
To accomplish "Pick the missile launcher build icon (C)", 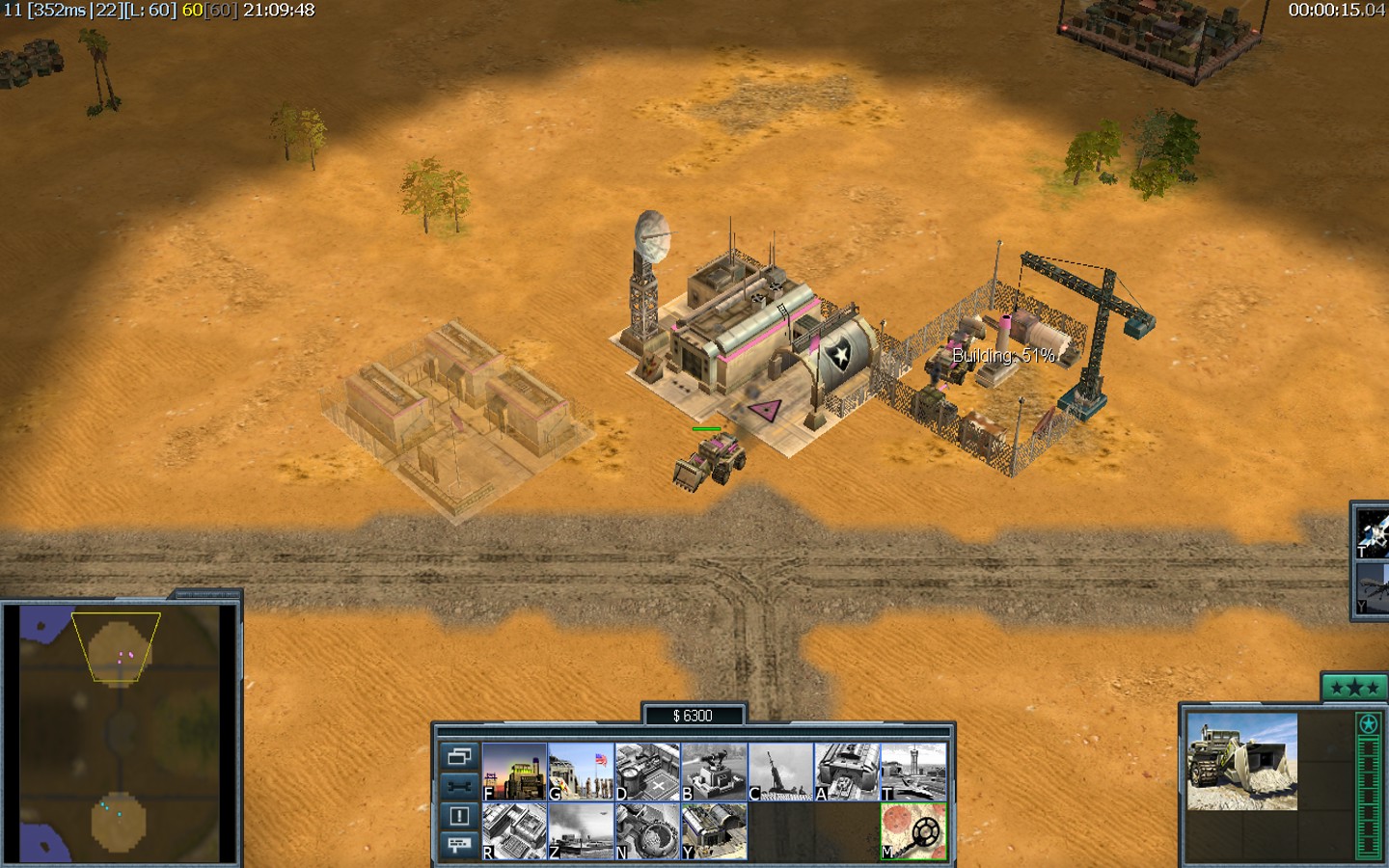I will click(780, 771).
